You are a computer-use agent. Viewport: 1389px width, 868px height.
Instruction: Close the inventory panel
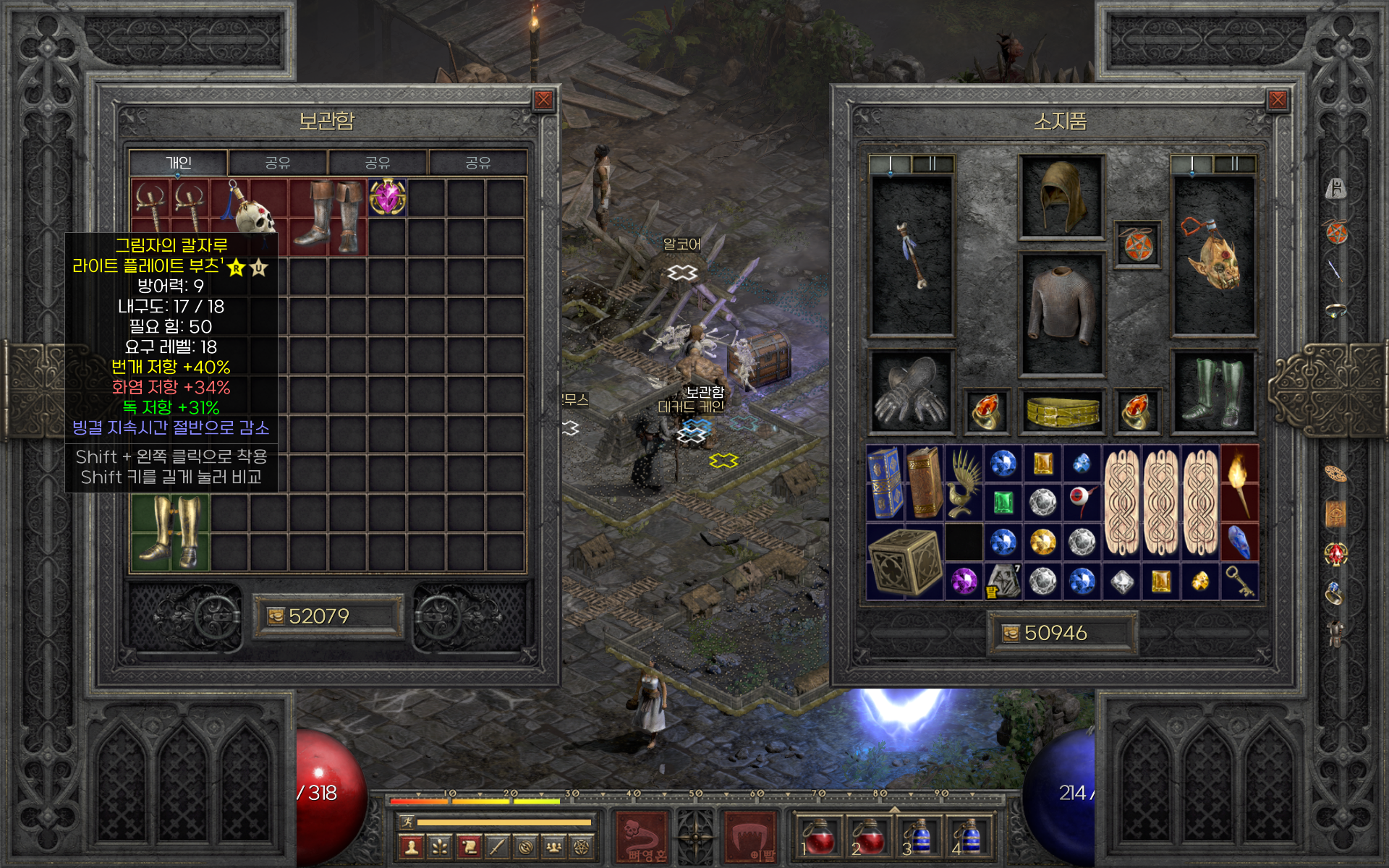tap(1277, 101)
